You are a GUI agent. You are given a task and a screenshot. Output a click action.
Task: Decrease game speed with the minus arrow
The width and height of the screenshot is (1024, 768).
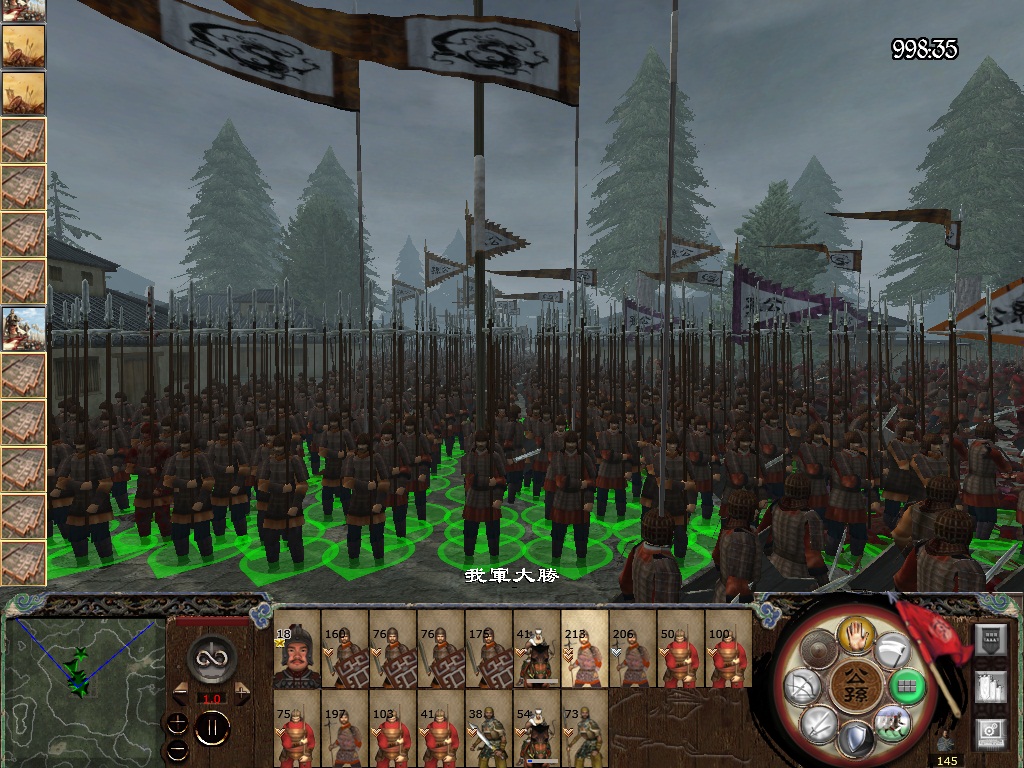(x=181, y=694)
